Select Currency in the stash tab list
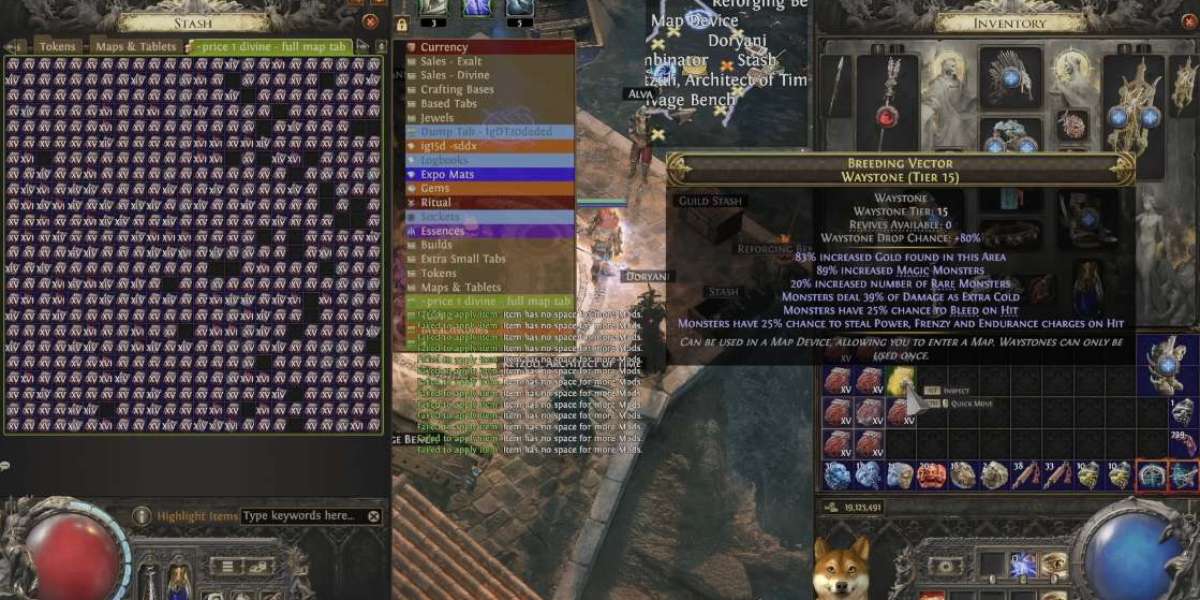Image resolution: width=1200 pixels, height=600 pixels. click(x=443, y=47)
